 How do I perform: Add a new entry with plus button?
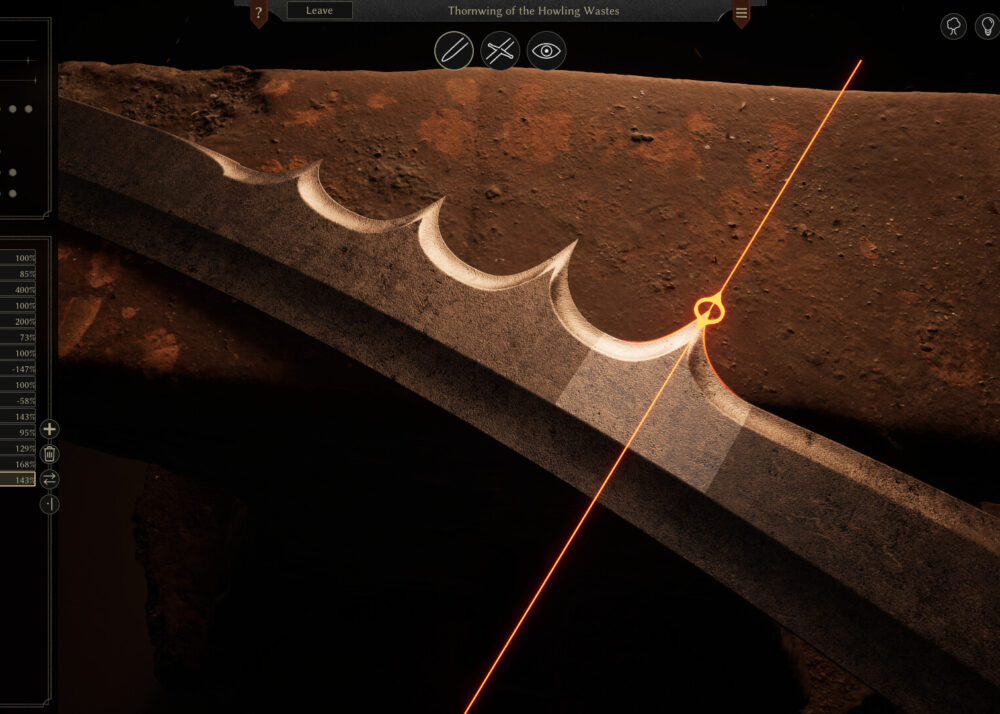49,430
